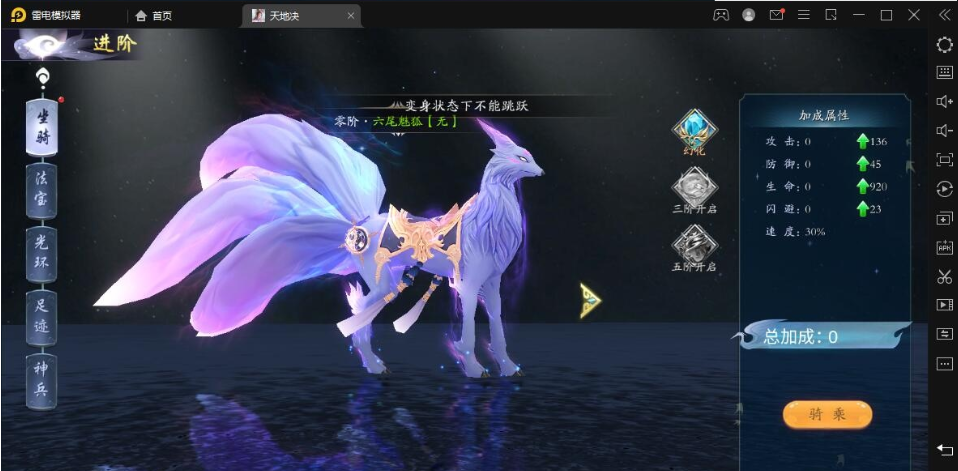Close the 天地决 emulator tab
Viewport: 958px width, 471px height.
pos(350,16)
